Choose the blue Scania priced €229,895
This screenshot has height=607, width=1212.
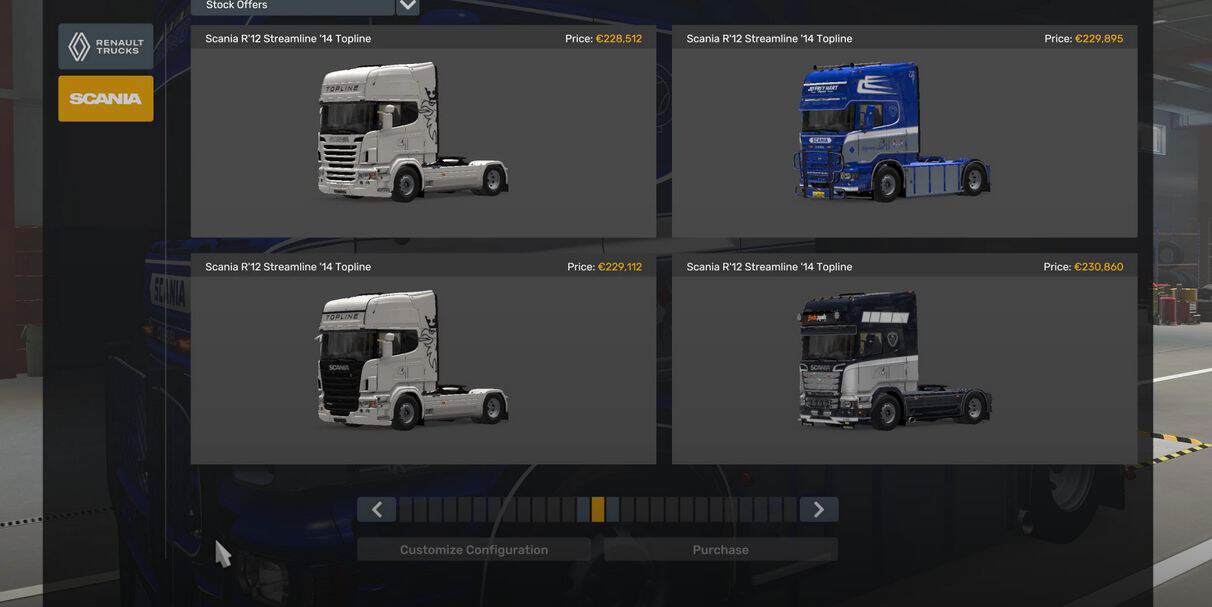point(904,132)
